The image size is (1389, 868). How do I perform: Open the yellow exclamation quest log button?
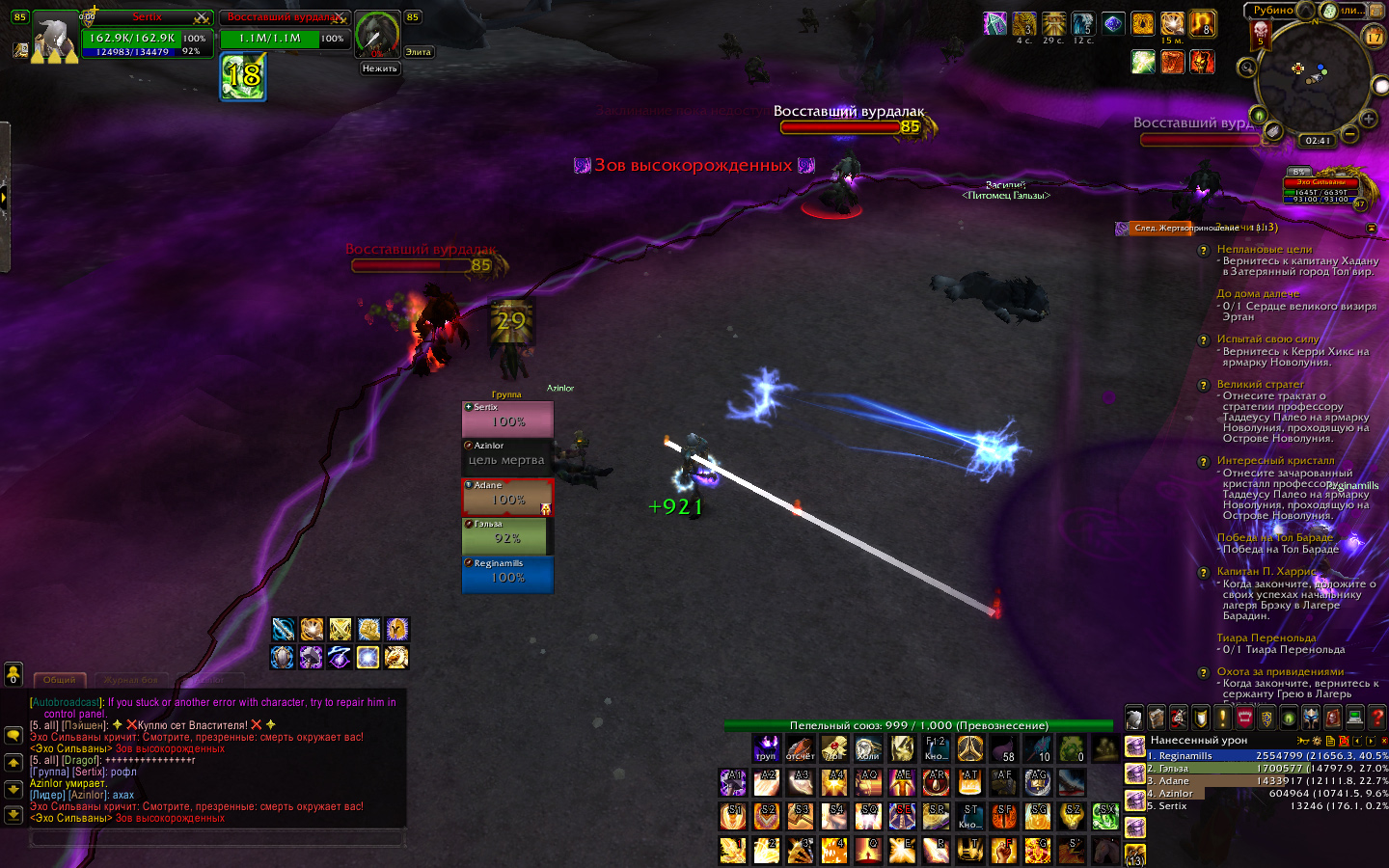pos(1222,718)
